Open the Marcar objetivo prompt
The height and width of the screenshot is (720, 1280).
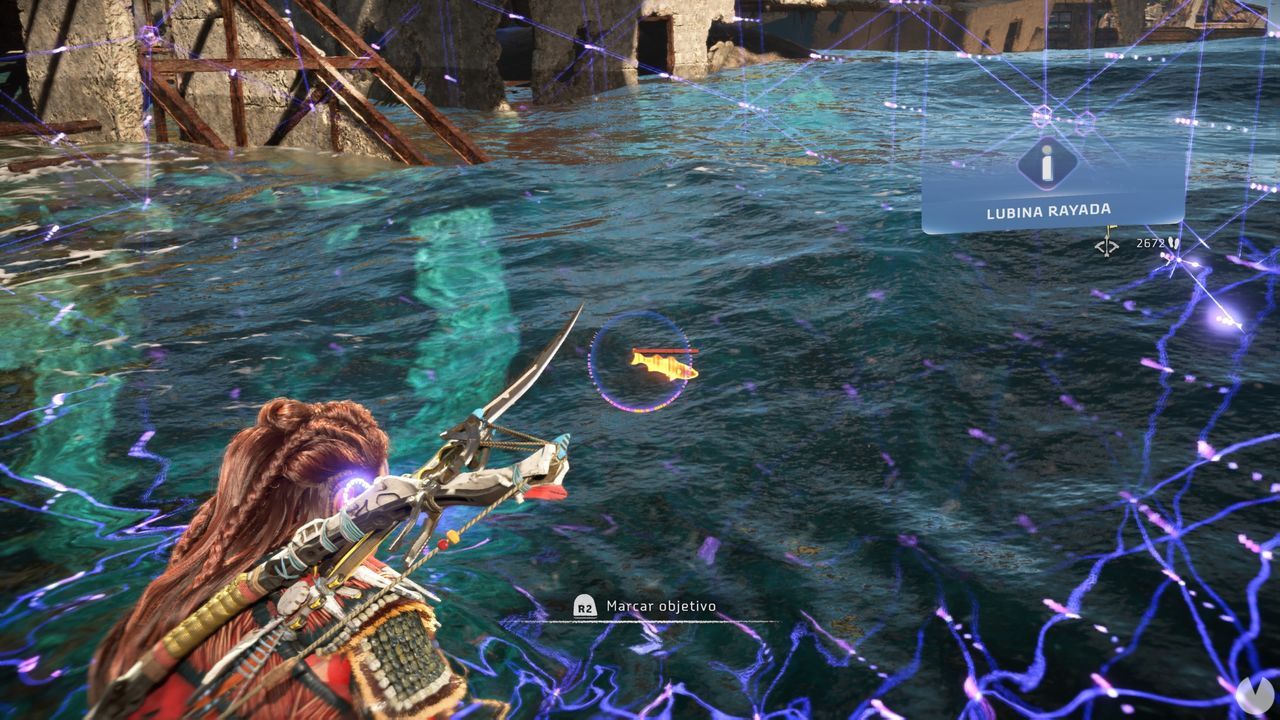tap(584, 605)
